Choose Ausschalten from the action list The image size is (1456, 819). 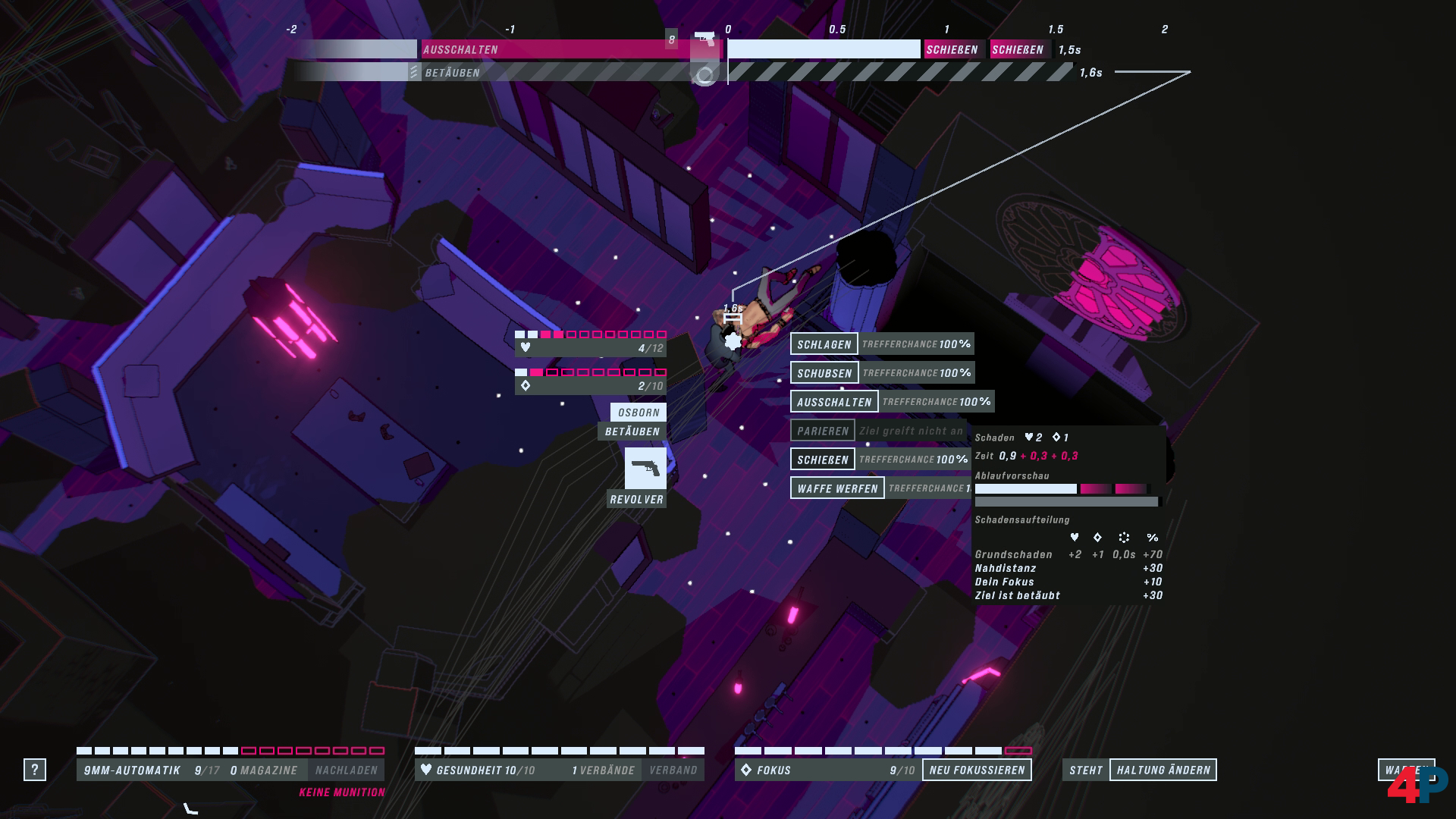pyautogui.click(x=834, y=402)
